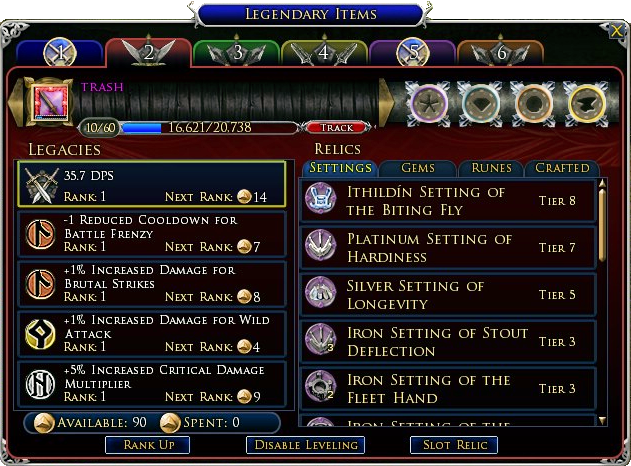Click Disable Leveling
Viewport: 631px width, 466px height.
click(x=305, y=444)
